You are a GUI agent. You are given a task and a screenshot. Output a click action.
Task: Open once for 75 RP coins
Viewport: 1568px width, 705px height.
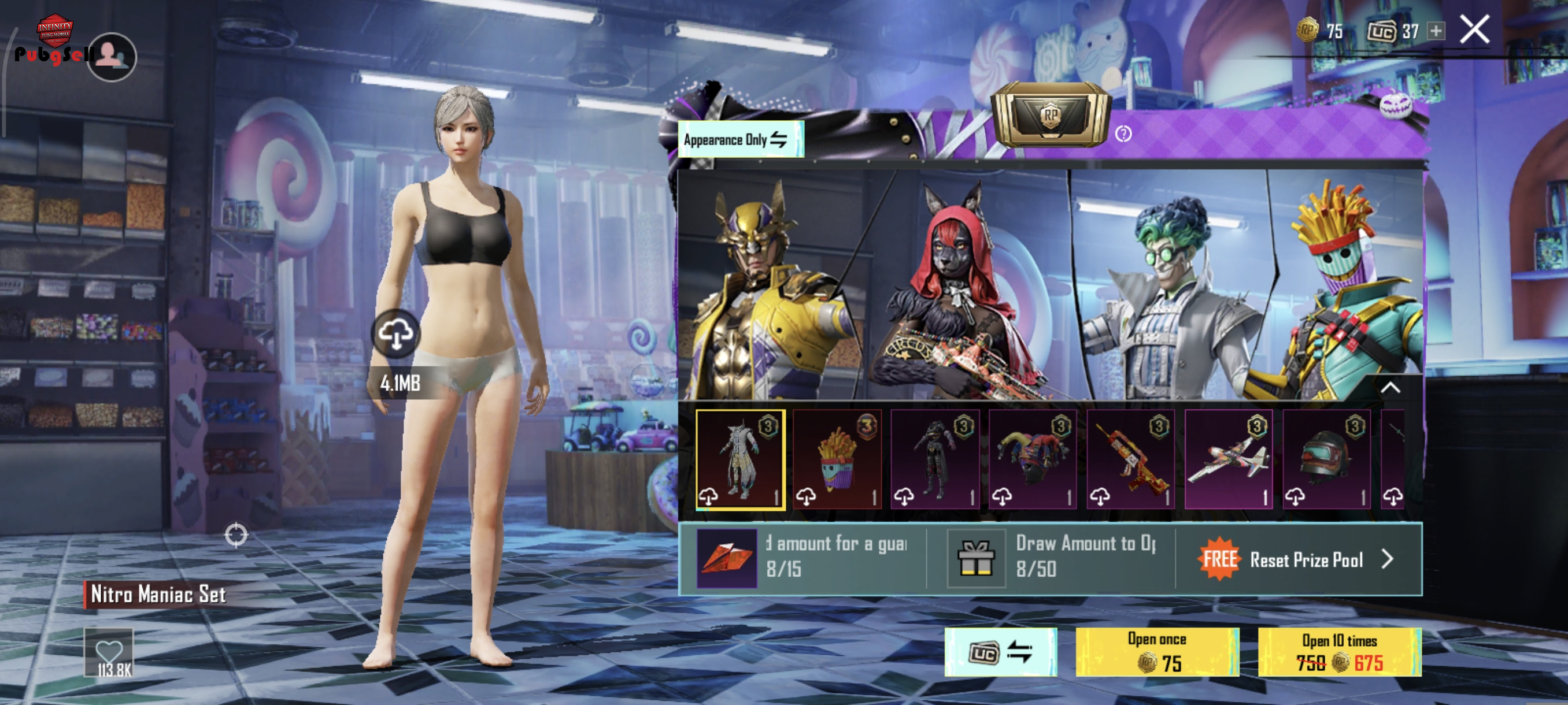(x=1156, y=652)
